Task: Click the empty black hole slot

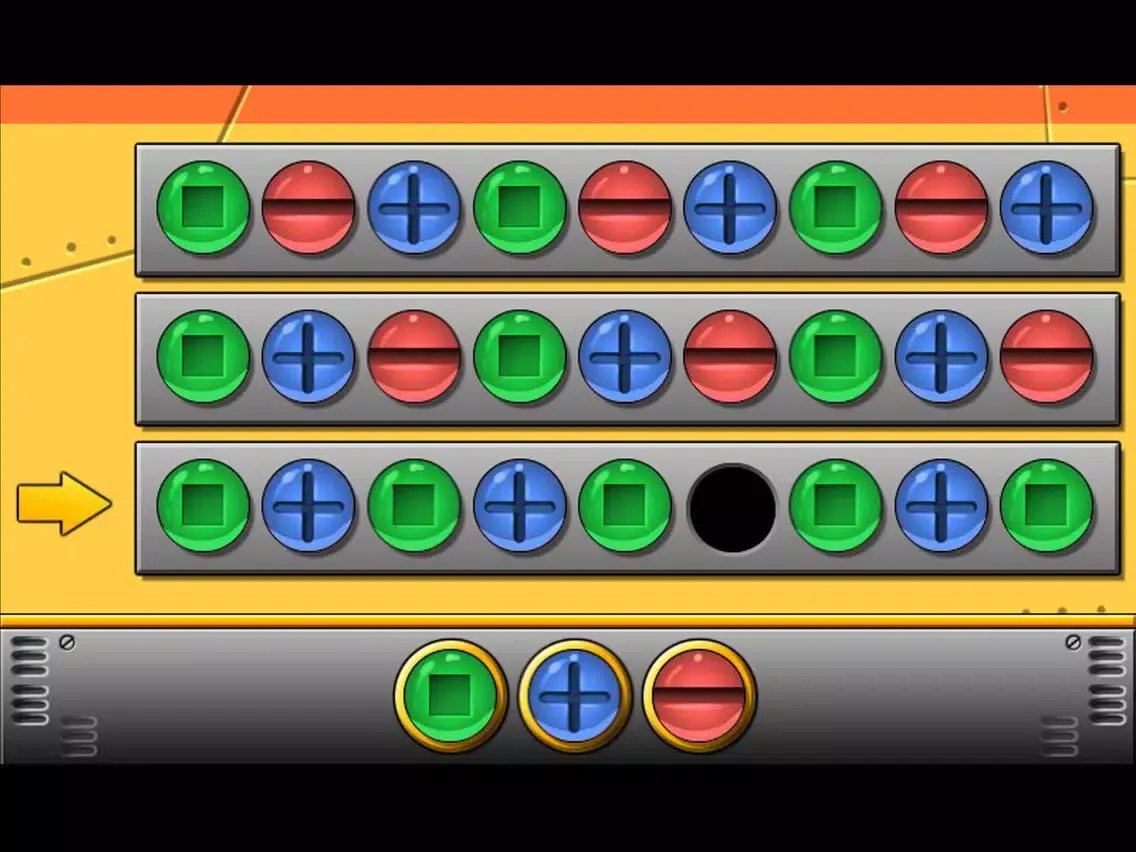Action: [x=732, y=508]
